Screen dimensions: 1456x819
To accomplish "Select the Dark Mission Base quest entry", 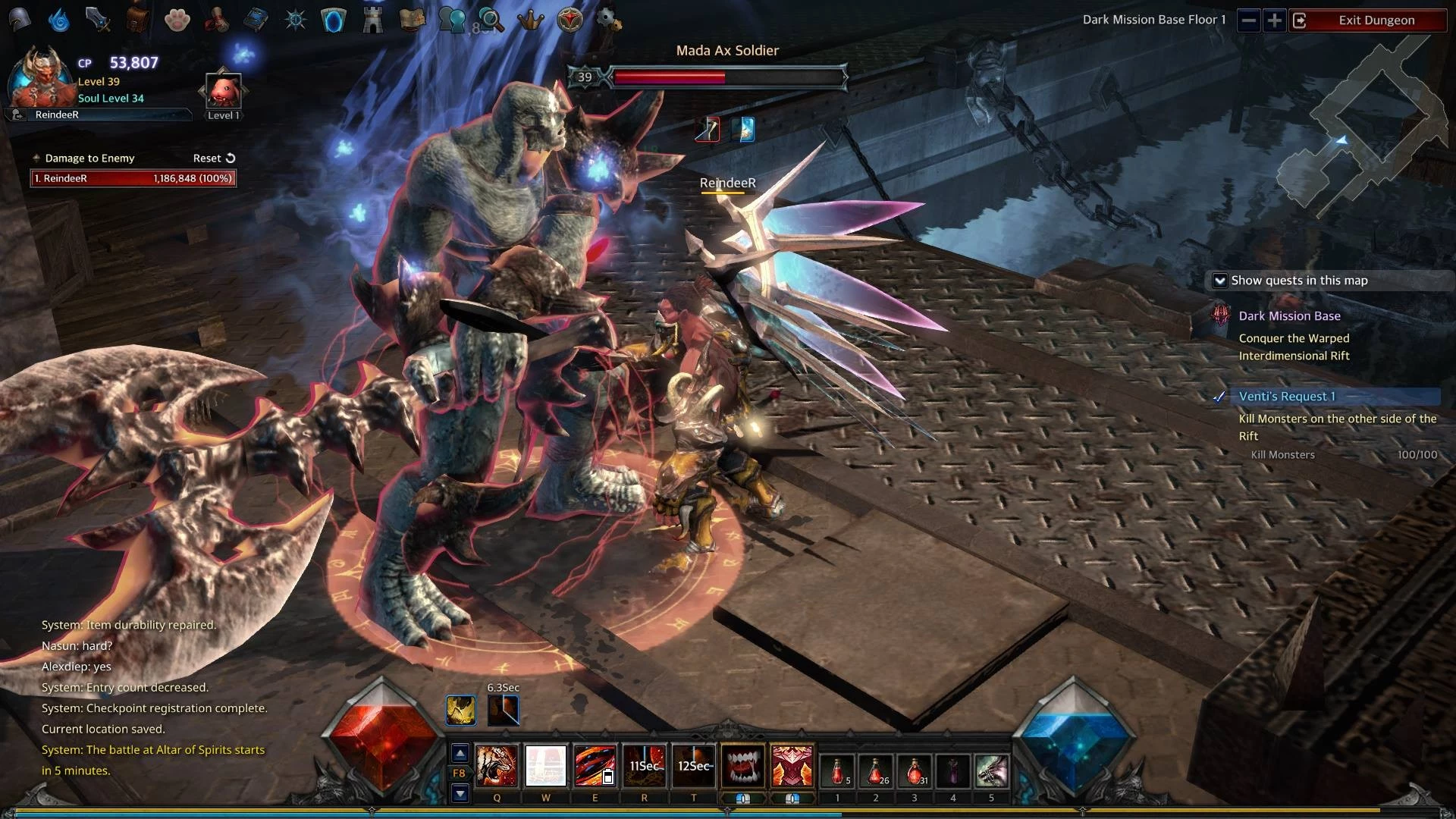I will pos(1289,316).
